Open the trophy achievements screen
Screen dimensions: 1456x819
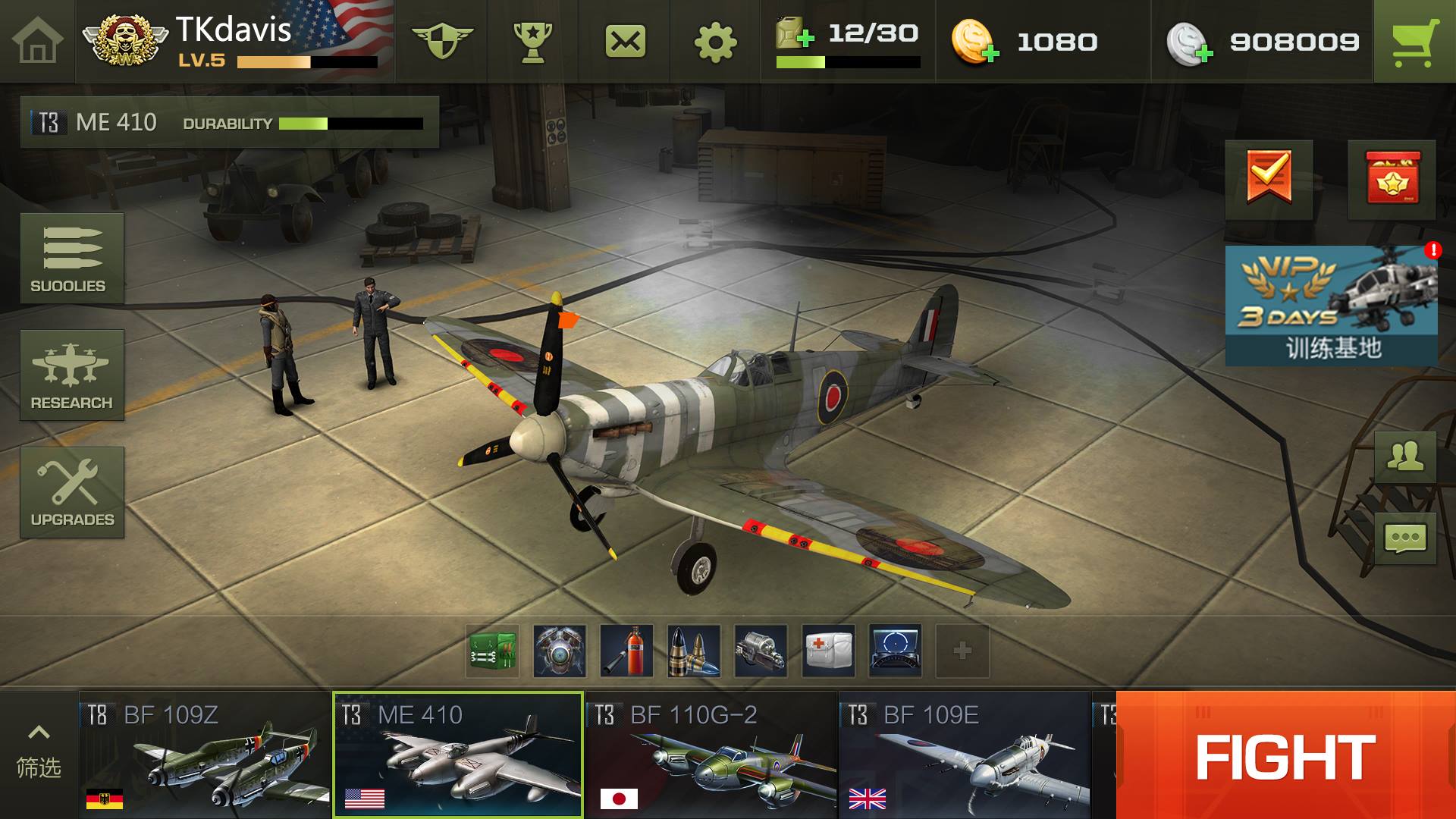(532, 41)
